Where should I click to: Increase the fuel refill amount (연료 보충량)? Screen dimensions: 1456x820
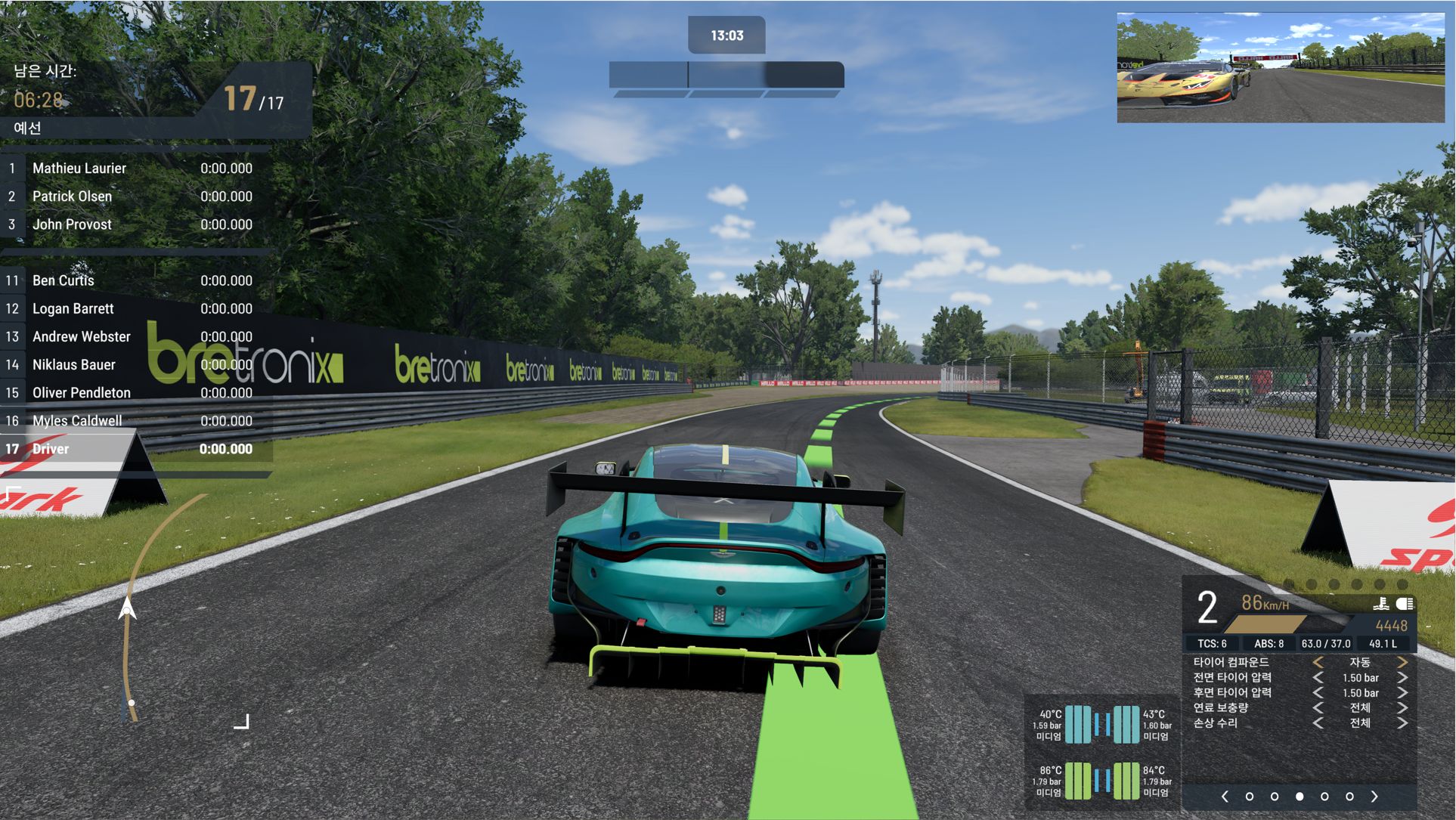click(1402, 708)
